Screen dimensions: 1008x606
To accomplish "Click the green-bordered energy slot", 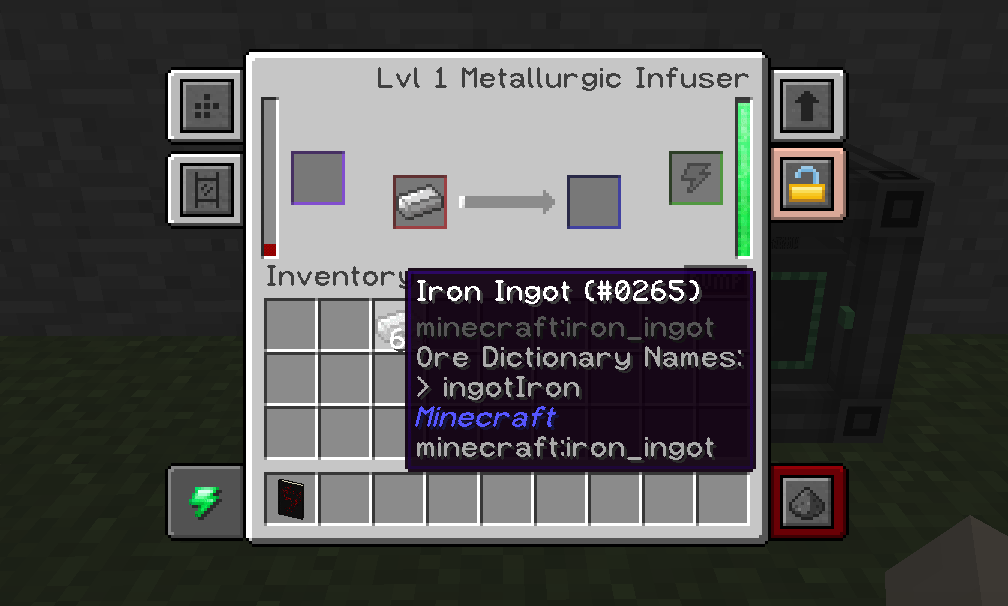I will click(696, 178).
